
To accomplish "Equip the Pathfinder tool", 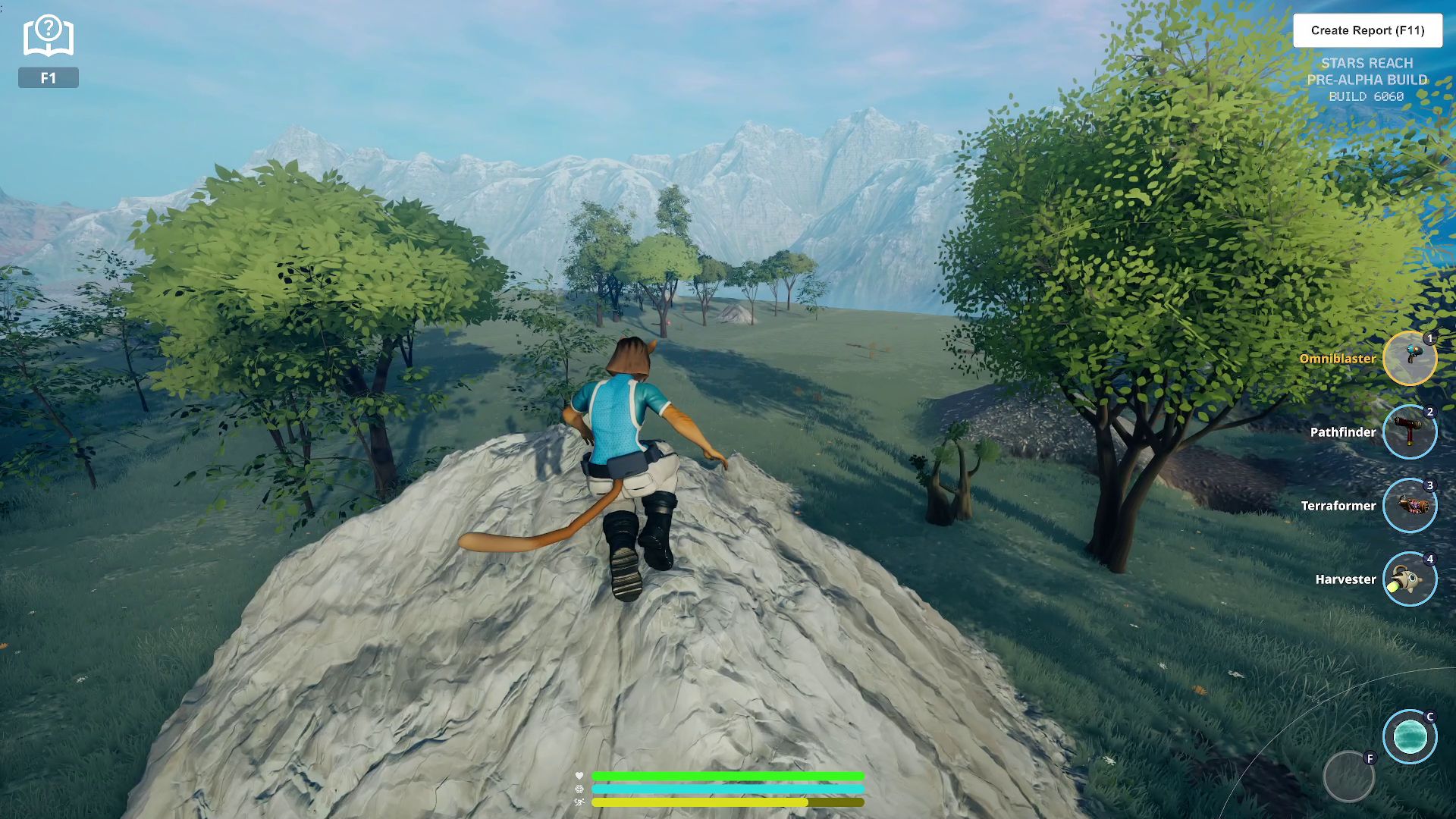I will click(1409, 431).
